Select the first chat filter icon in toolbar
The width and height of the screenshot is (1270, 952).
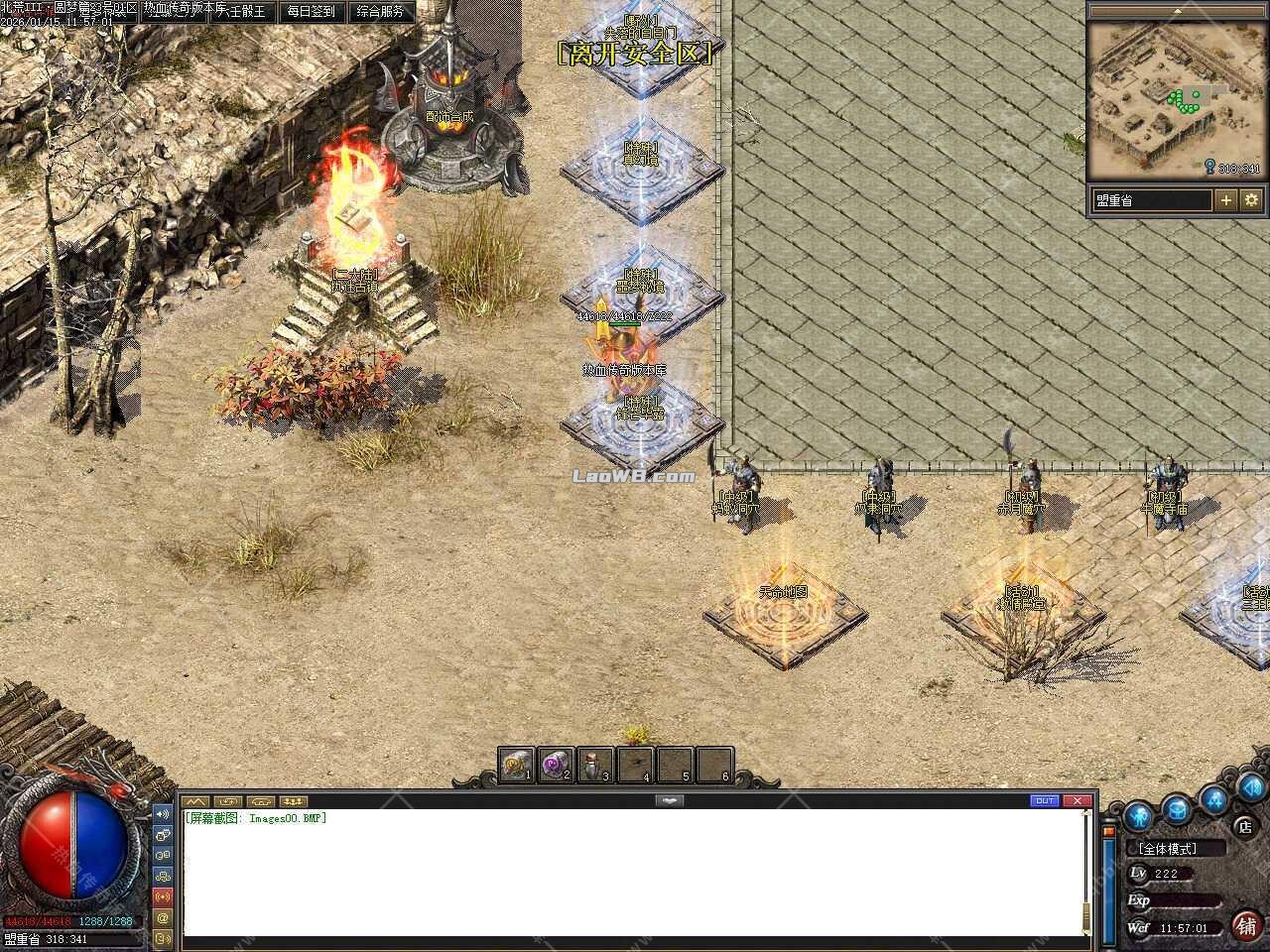pos(194,800)
